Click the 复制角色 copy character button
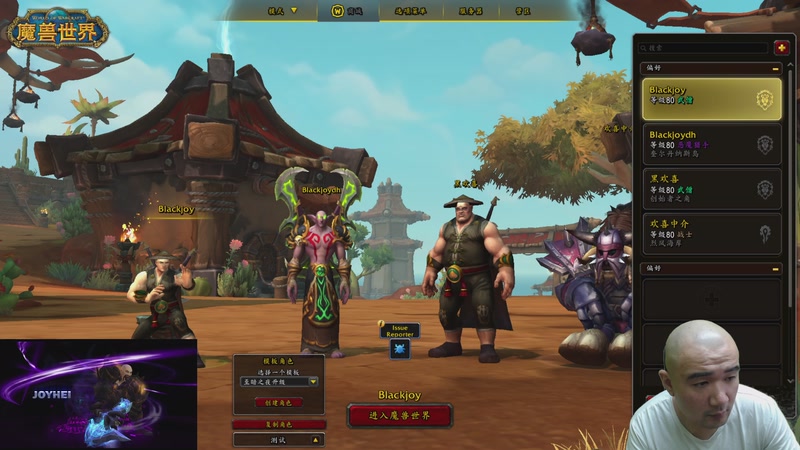The image size is (800, 450). (279, 424)
